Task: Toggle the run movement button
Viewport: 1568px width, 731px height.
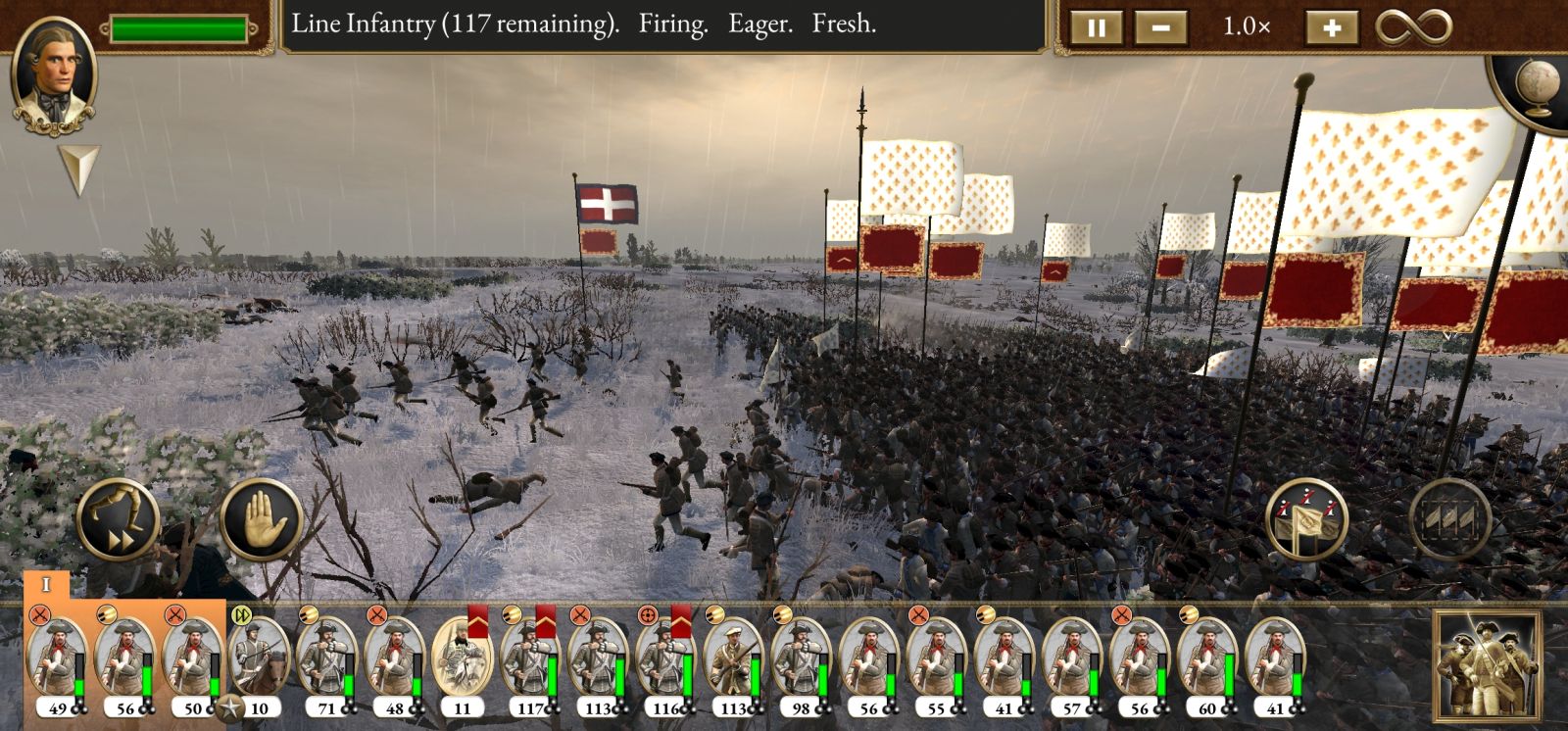Action: coord(118,519)
